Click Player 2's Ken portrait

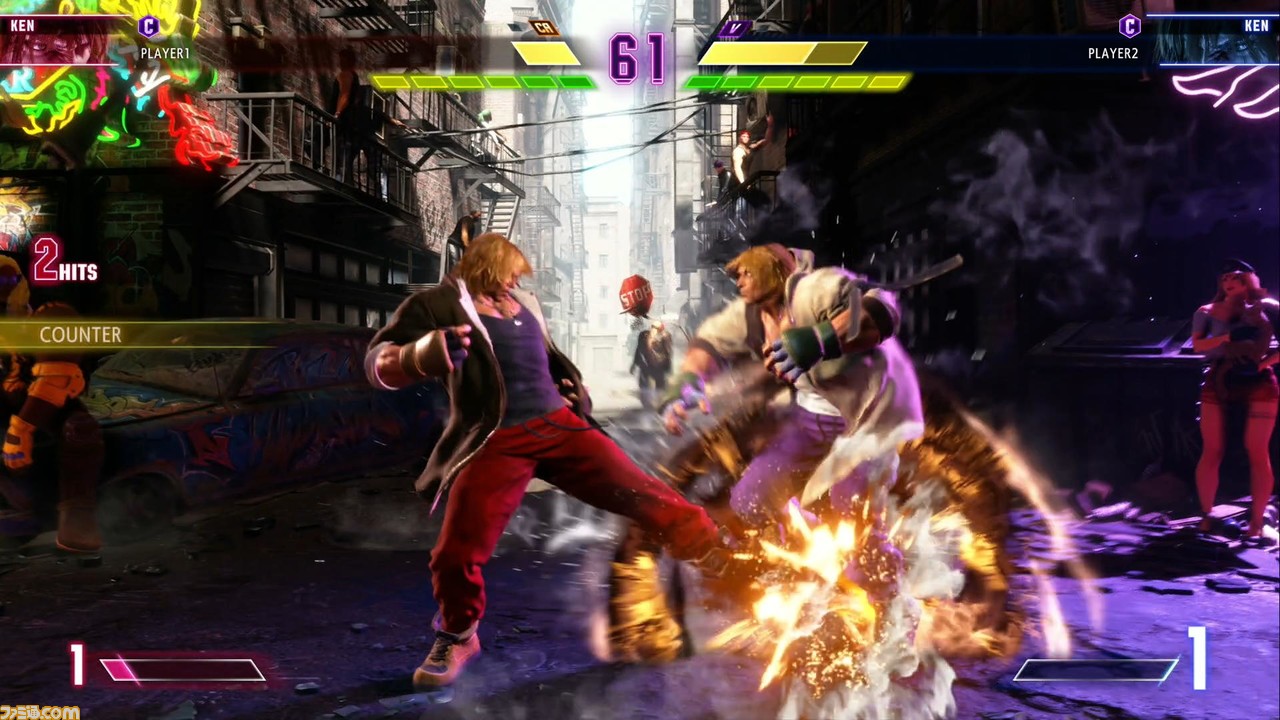coord(1215,41)
